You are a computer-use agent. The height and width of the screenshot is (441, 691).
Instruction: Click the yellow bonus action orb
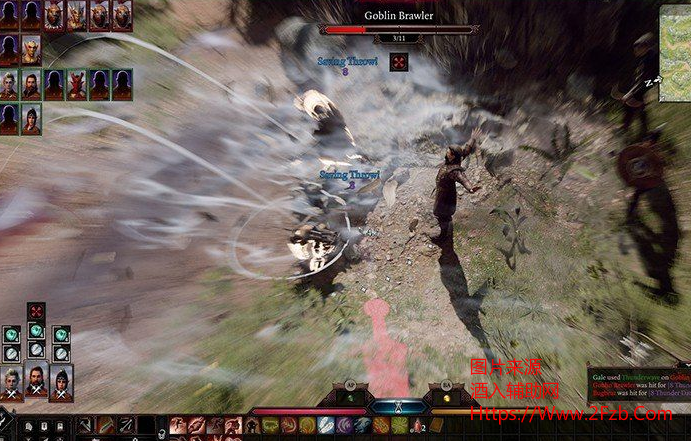(446, 397)
